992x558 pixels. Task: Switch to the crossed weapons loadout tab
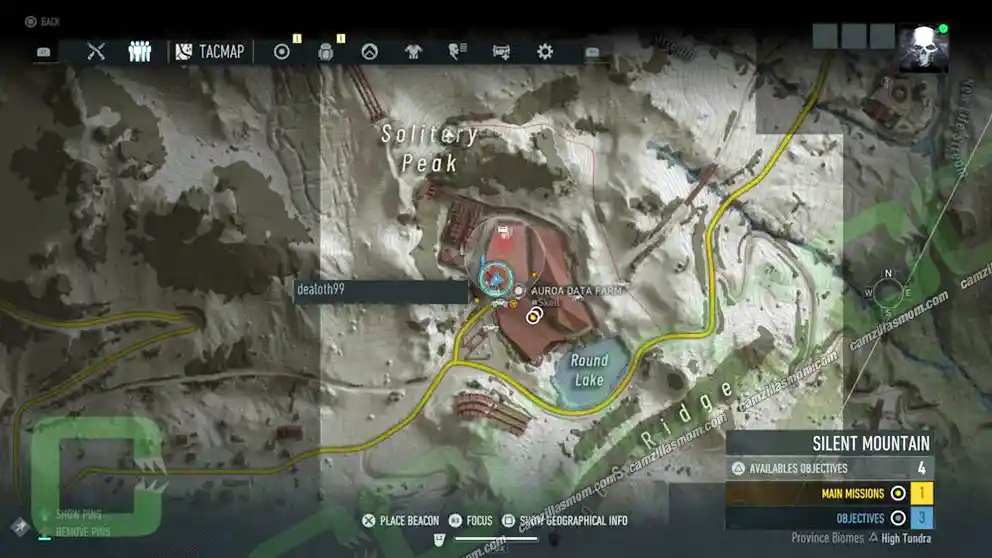(96, 51)
